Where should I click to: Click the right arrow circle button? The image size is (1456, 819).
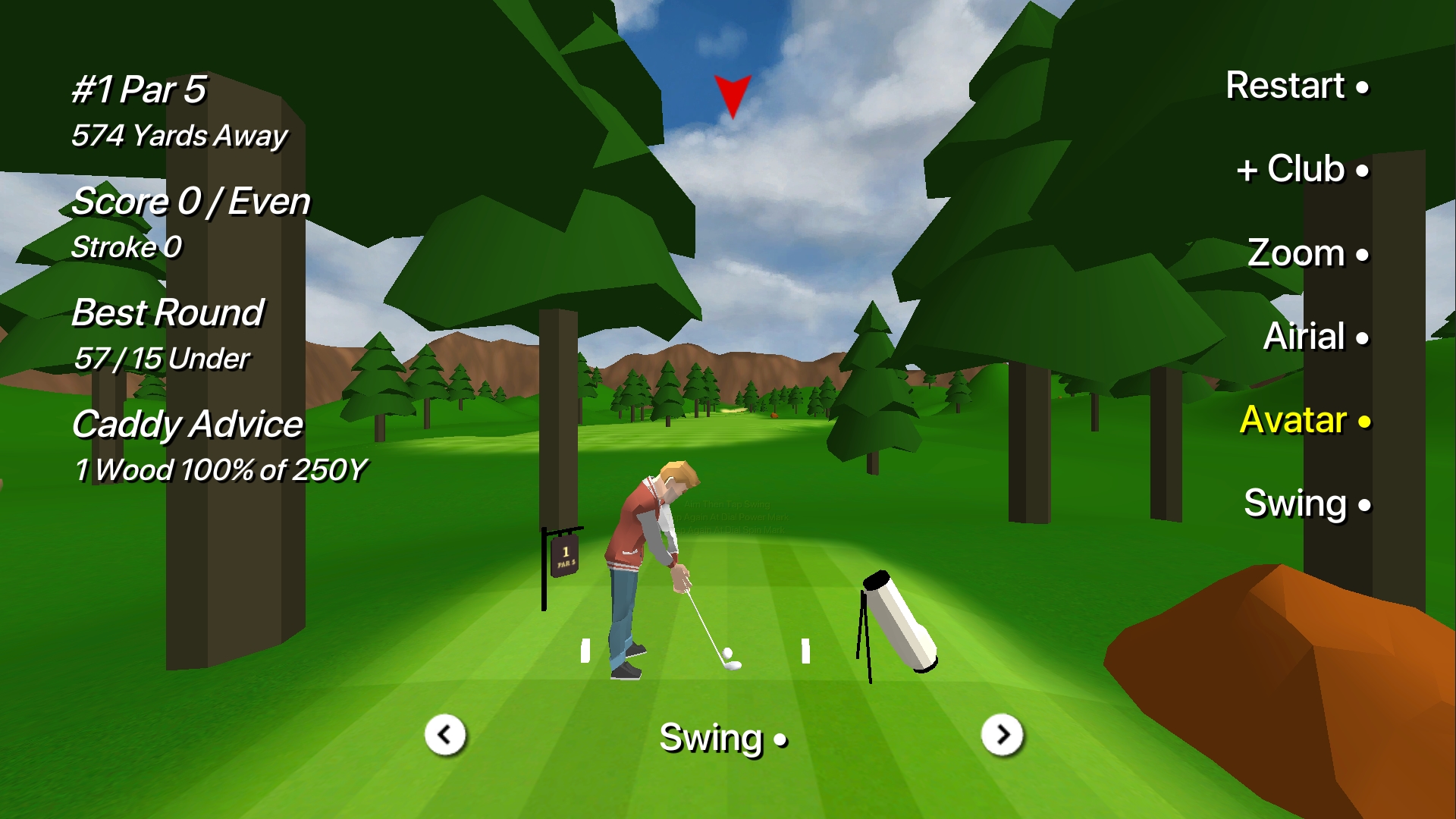1002,735
